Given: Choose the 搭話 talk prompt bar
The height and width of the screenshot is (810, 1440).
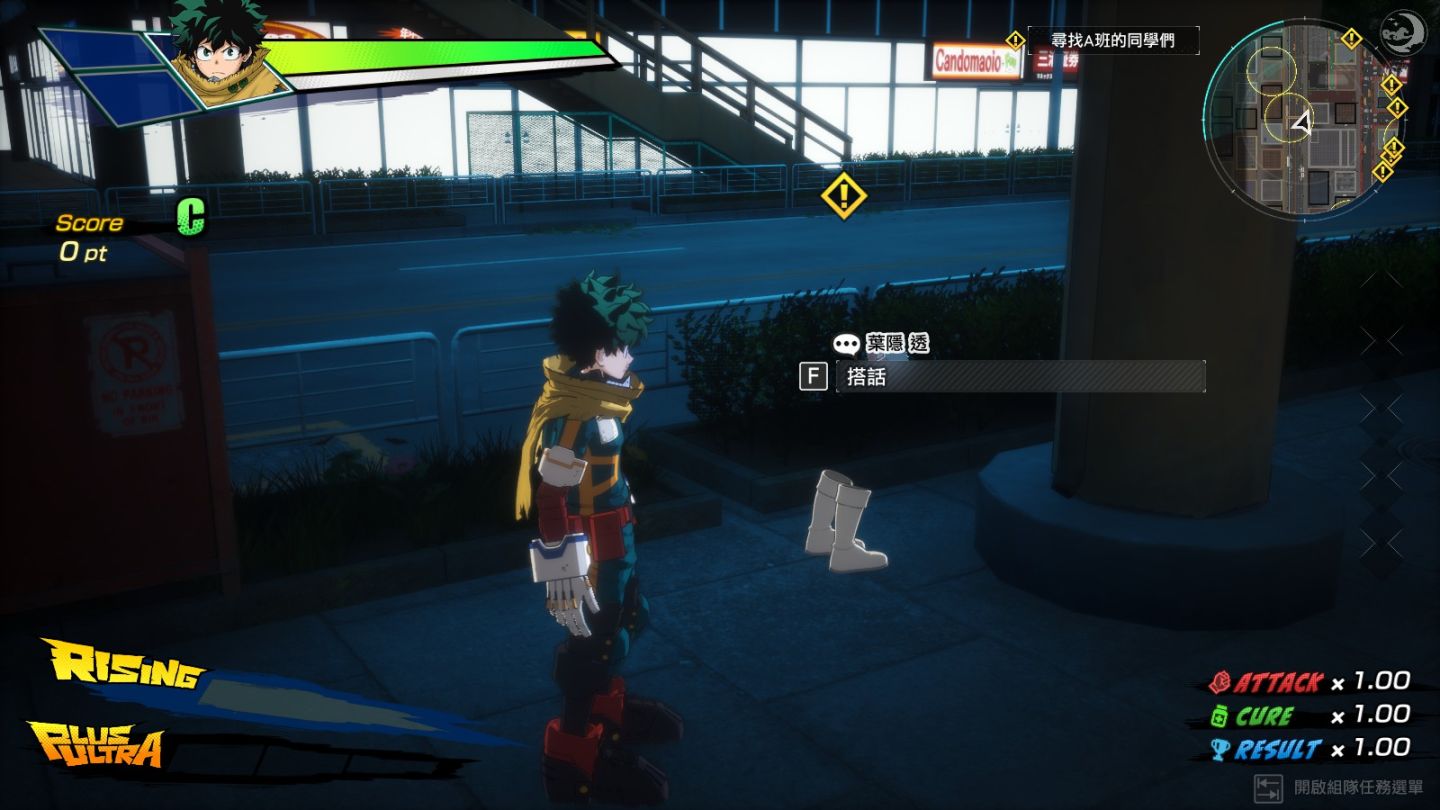Looking at the screenshot, I should [x=1020, y=377].
